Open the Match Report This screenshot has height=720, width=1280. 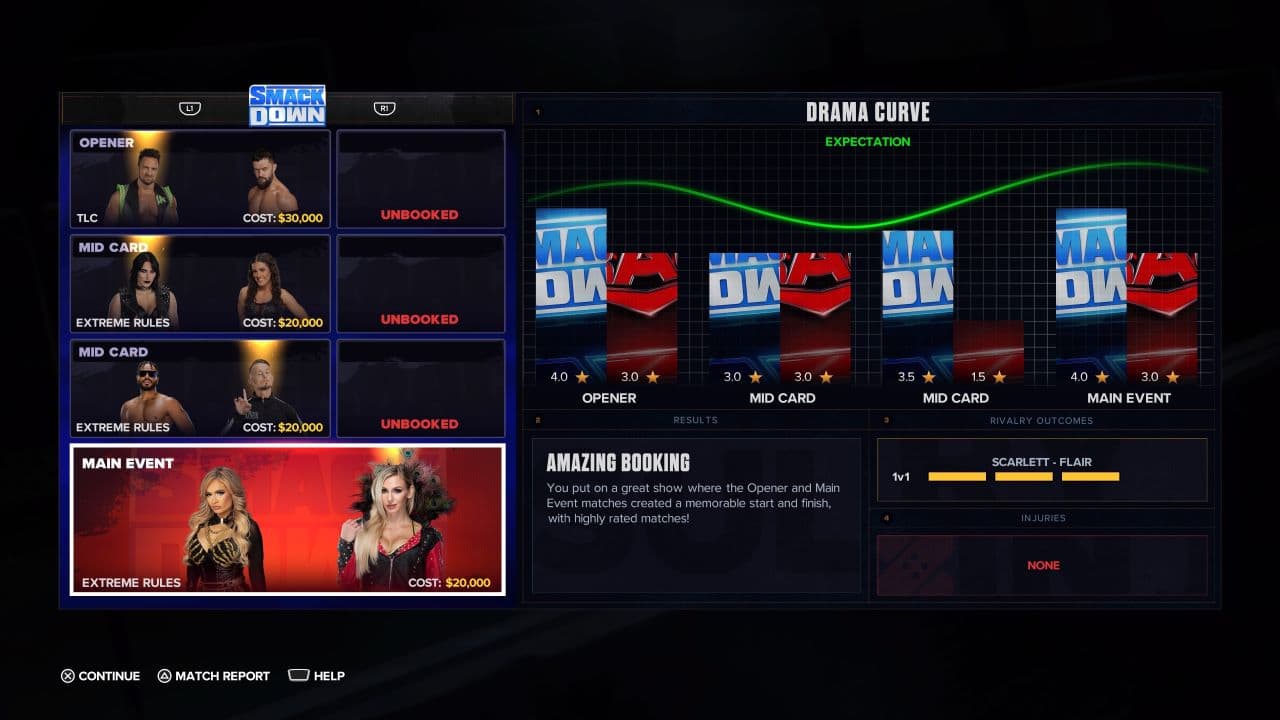coord(214,676)
